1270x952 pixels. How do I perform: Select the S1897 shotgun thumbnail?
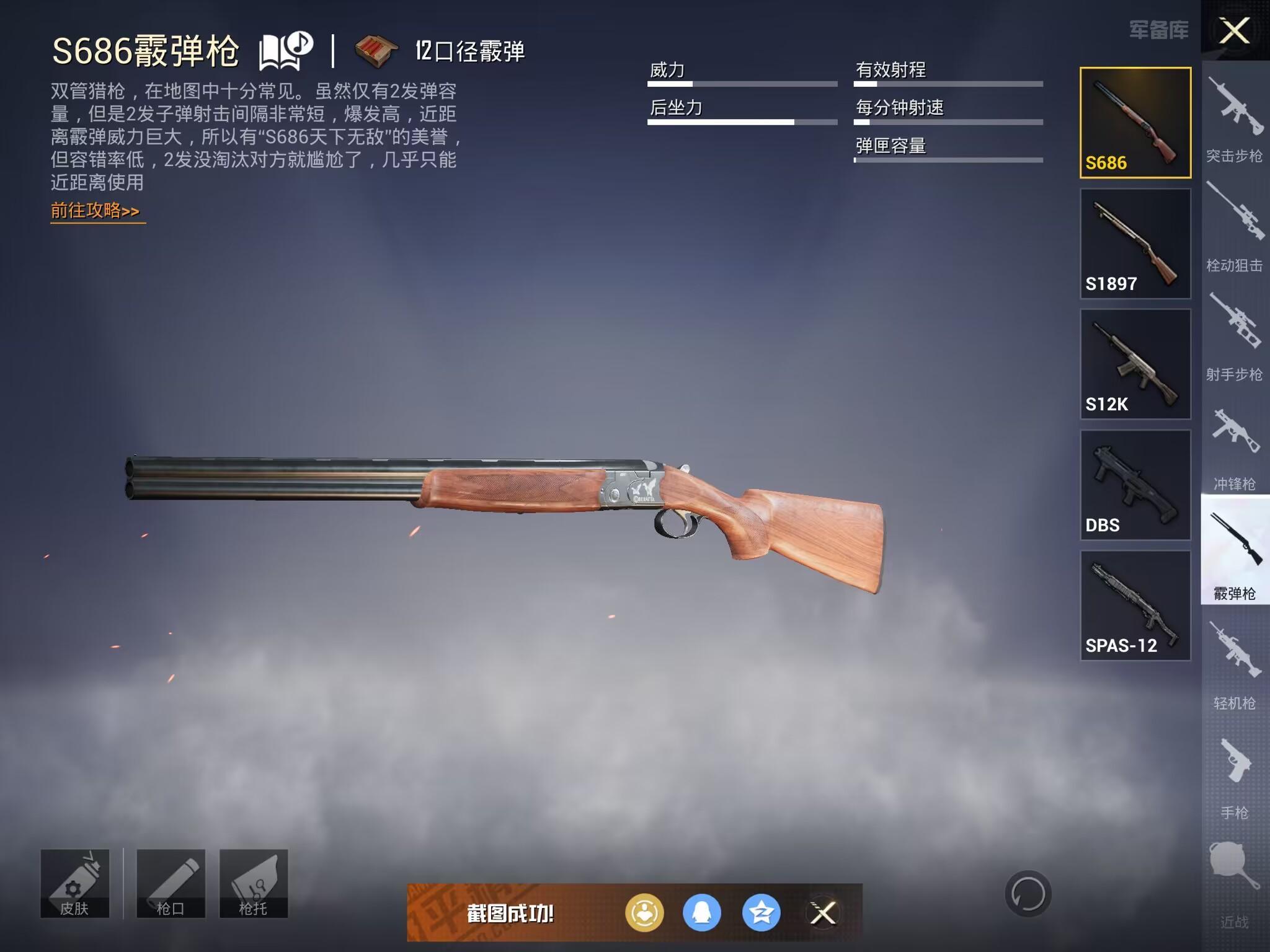(x=1135, y=245)
